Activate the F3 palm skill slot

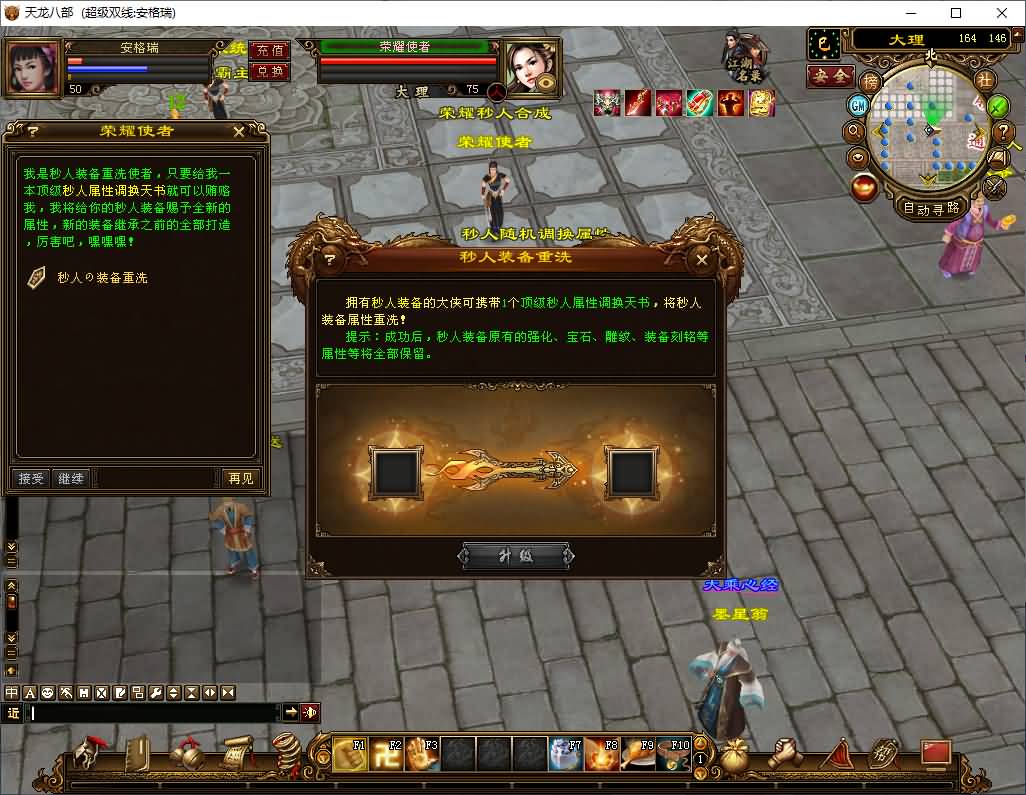pos(422,753)
